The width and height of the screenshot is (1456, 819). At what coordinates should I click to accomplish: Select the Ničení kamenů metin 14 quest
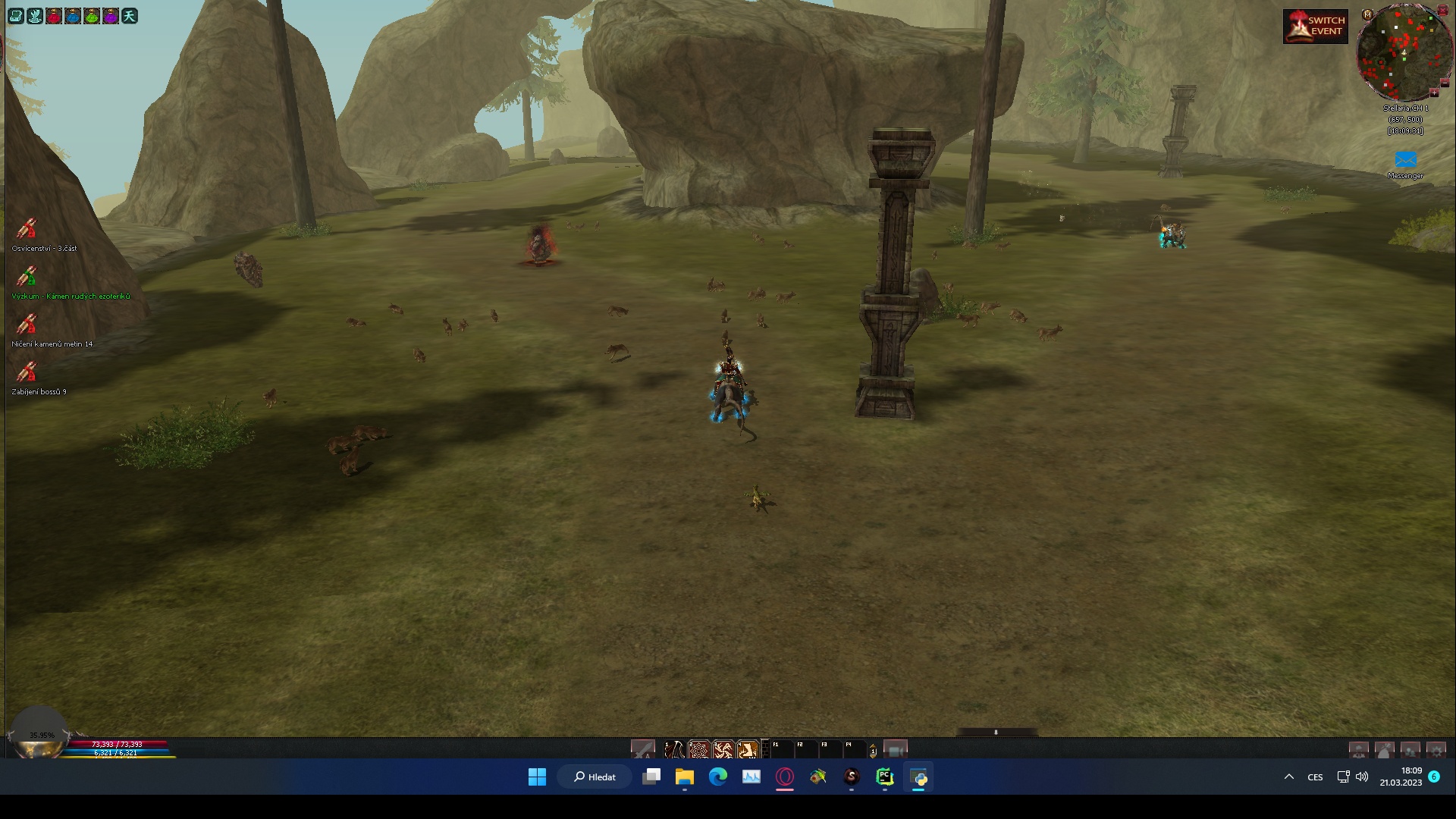(x=27, y=324)
